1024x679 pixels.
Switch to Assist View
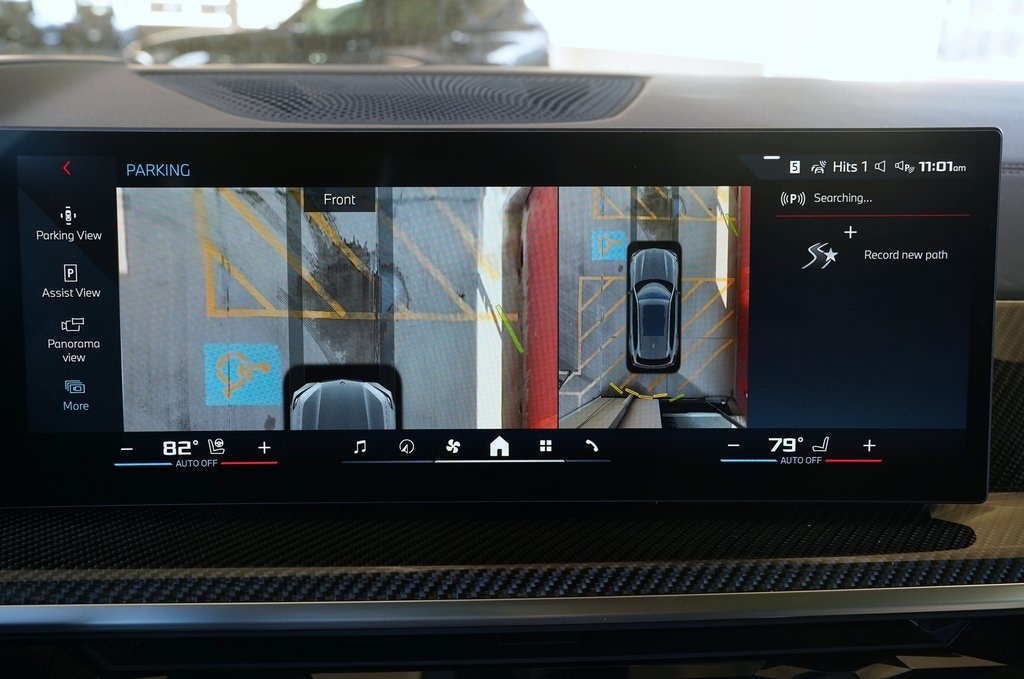click(x=71, y=281)
